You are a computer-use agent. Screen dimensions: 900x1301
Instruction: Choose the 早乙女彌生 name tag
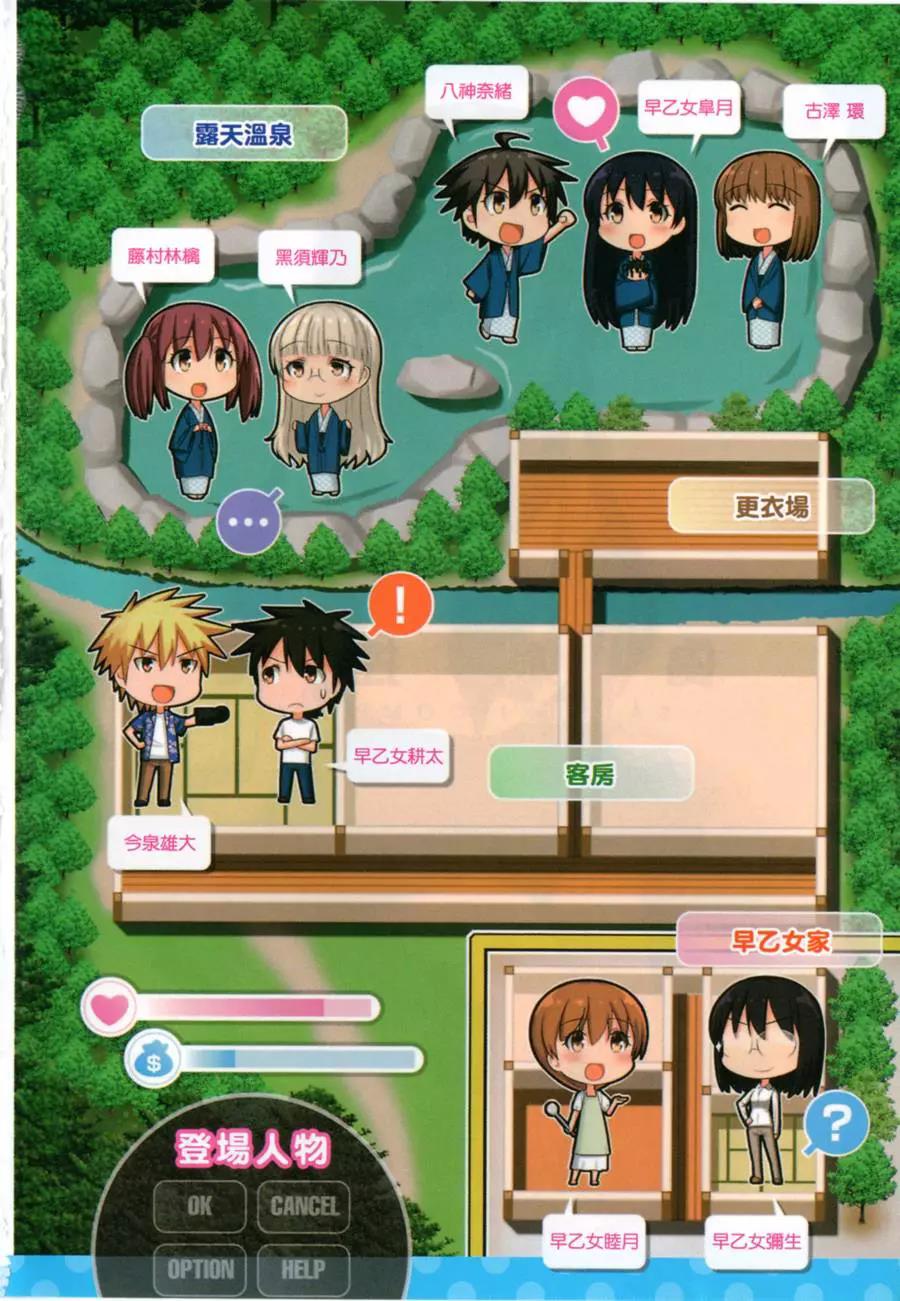point(757,1241)
